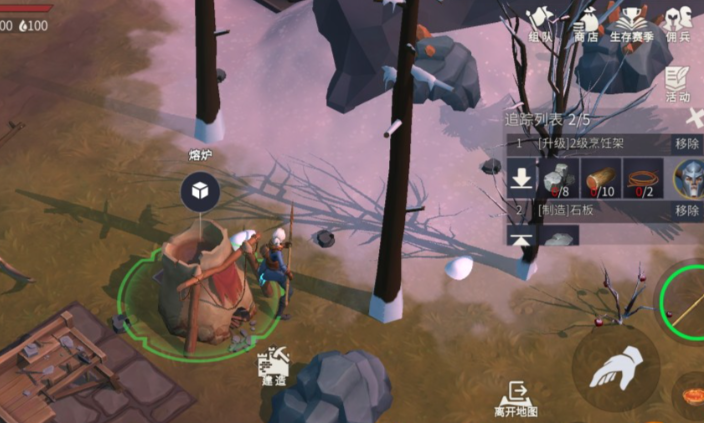
Task: Open the 熔炉 furnace cube icon
Action: tap(200, 191)
